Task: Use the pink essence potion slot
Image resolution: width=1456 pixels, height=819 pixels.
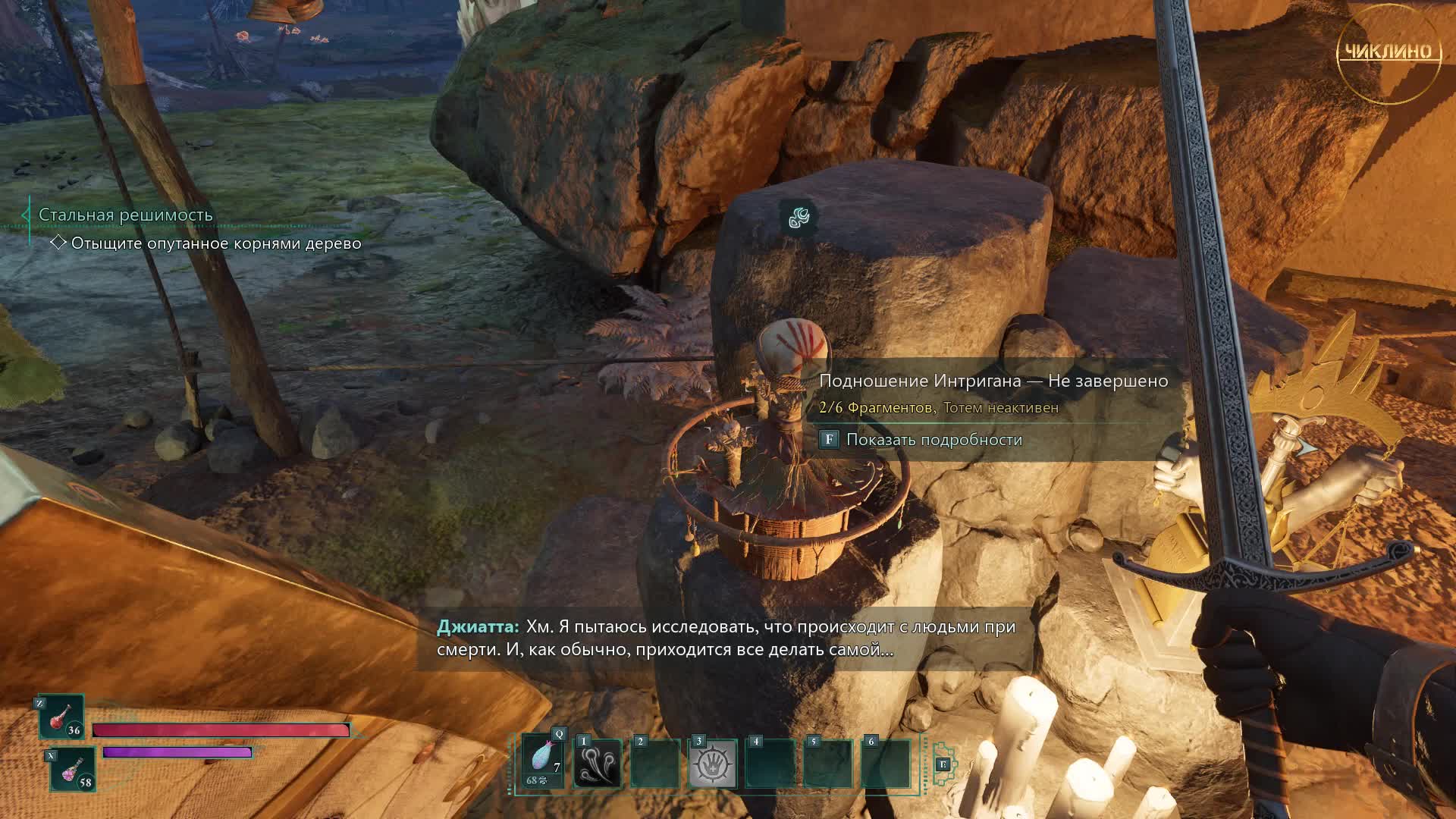Action: tap(73, 768)
